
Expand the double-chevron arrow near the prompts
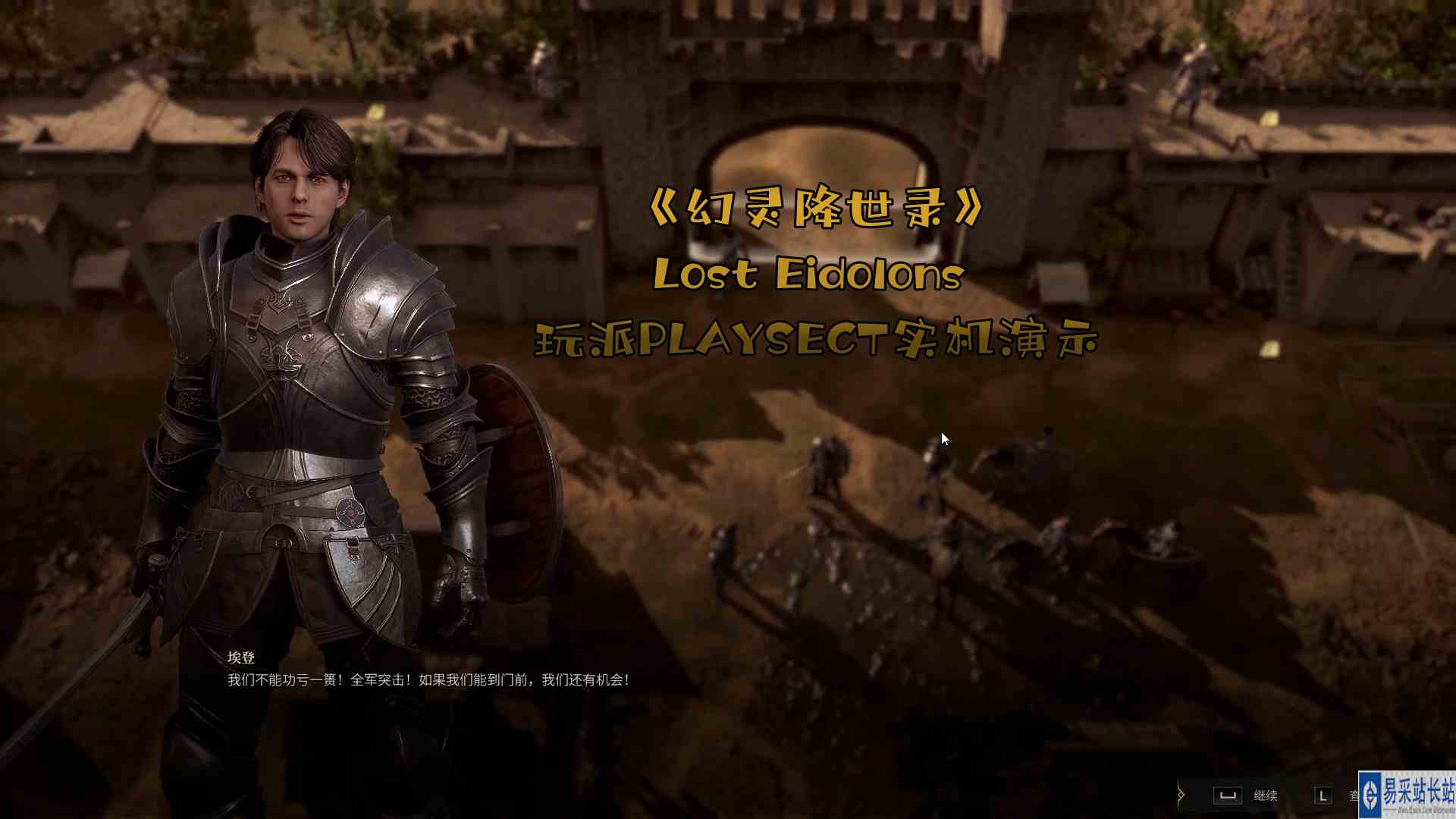click(x=1181, y=792)
